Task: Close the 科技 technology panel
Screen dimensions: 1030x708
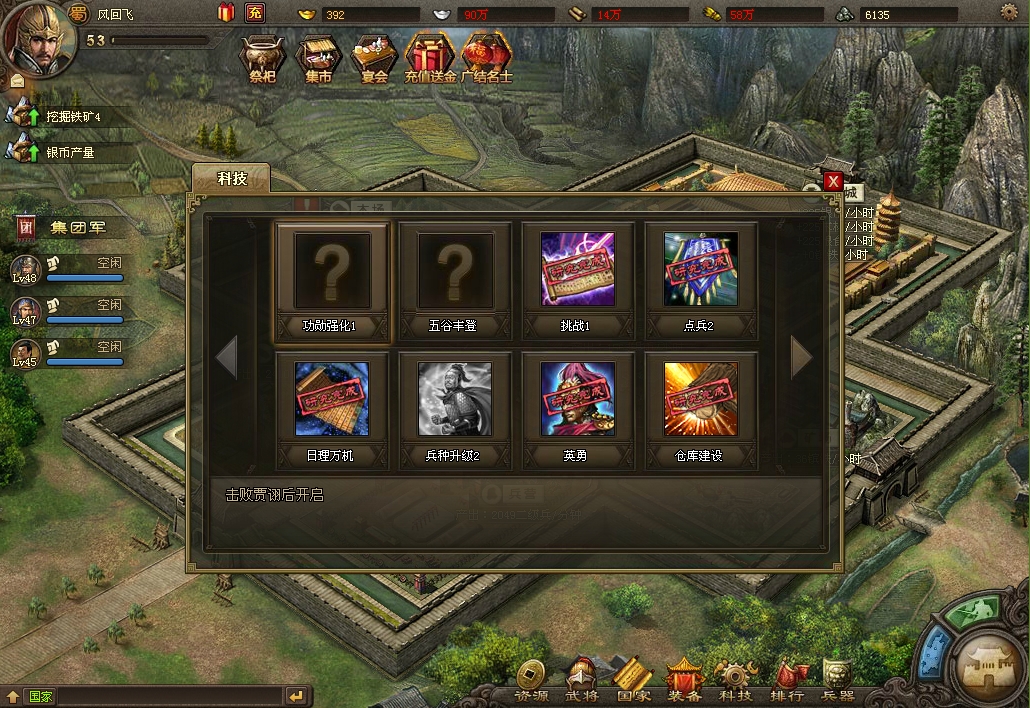Action: 832,181
